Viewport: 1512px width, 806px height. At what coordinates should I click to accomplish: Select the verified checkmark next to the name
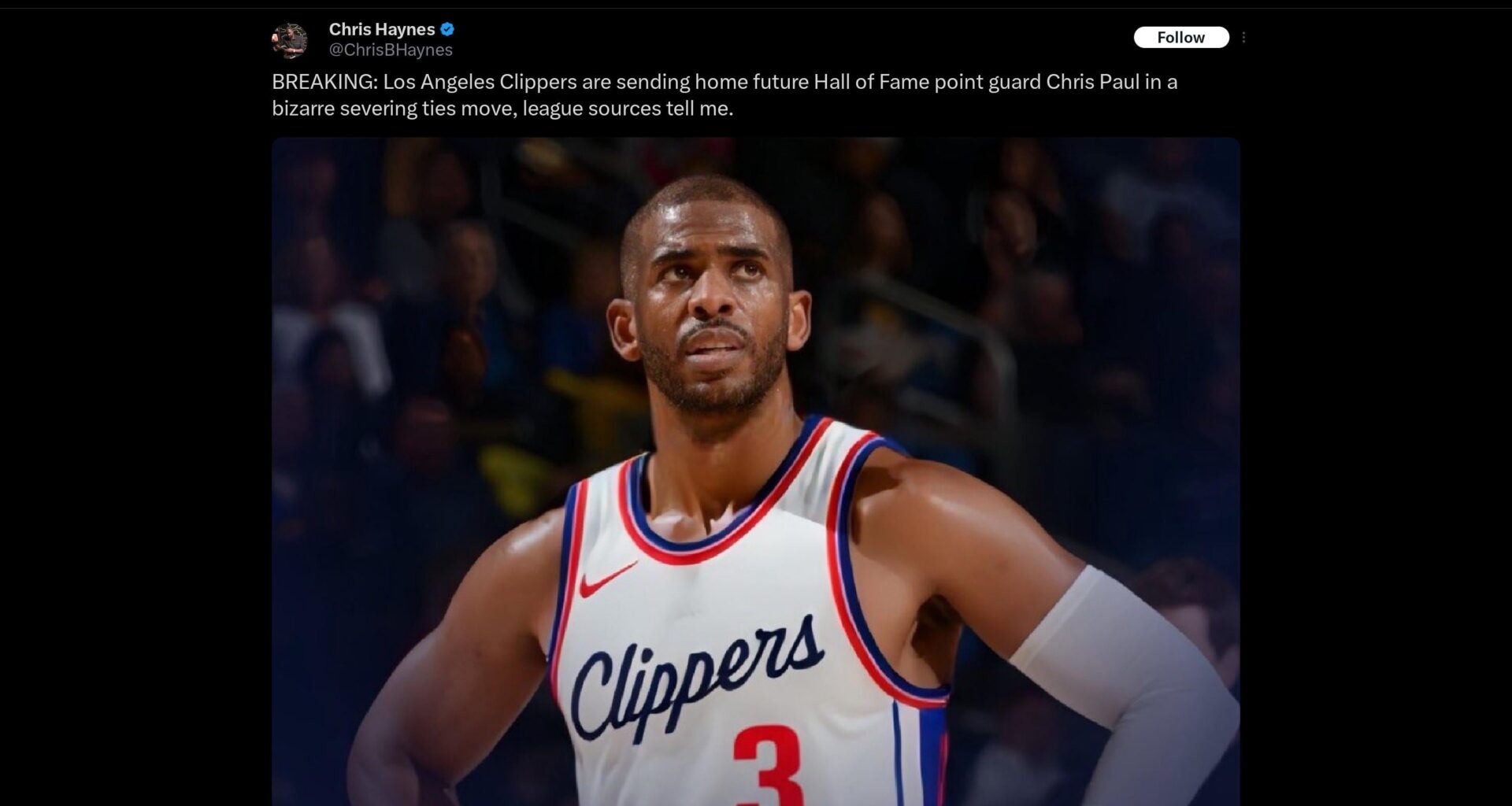tap(447, 29)
